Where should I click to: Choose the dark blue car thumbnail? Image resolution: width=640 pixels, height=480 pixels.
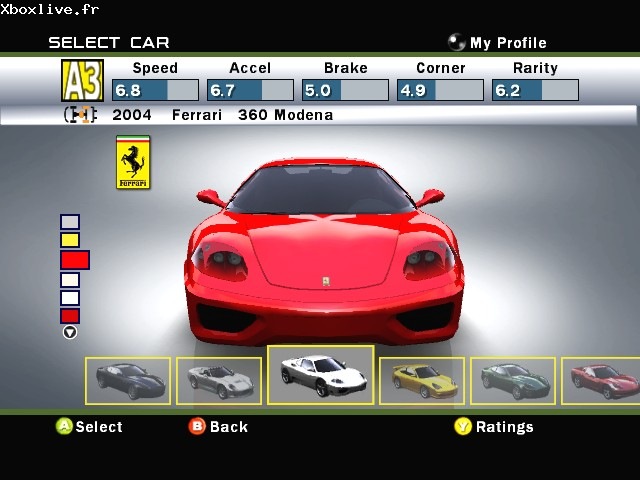(x=128, y=380)
